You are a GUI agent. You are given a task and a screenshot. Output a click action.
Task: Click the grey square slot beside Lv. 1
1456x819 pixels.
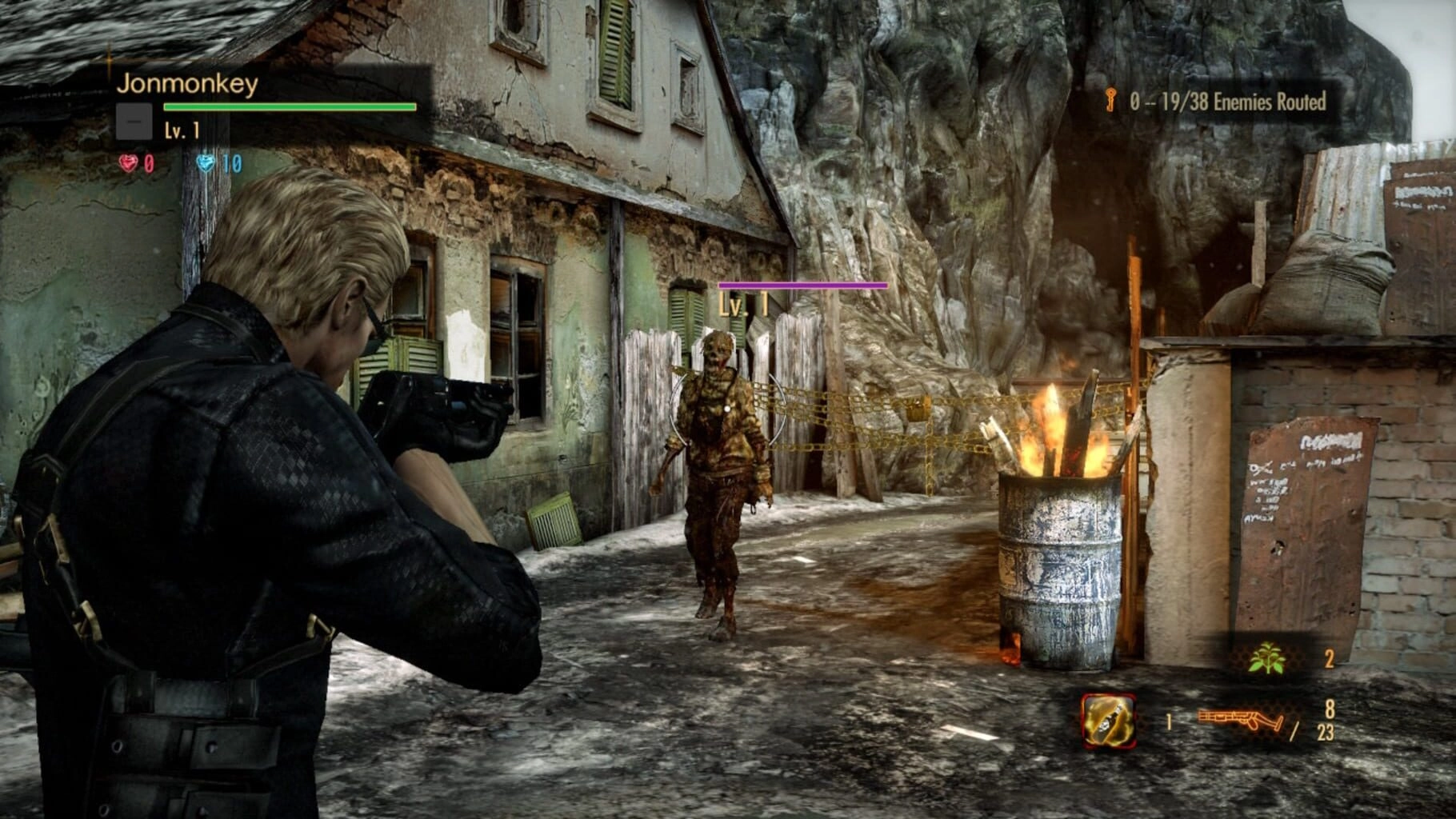(x=134, y=122)
